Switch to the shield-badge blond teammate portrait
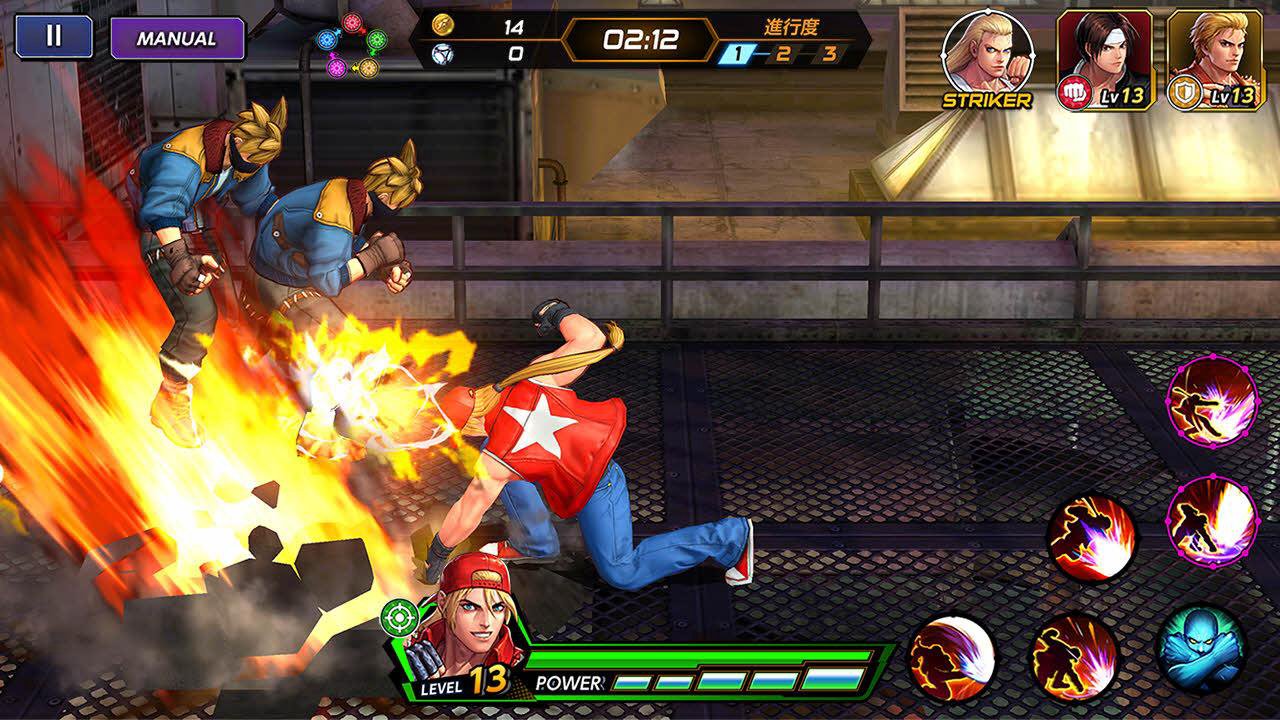This screenshot has width=1280, height=720. (x=1214, y=58)
